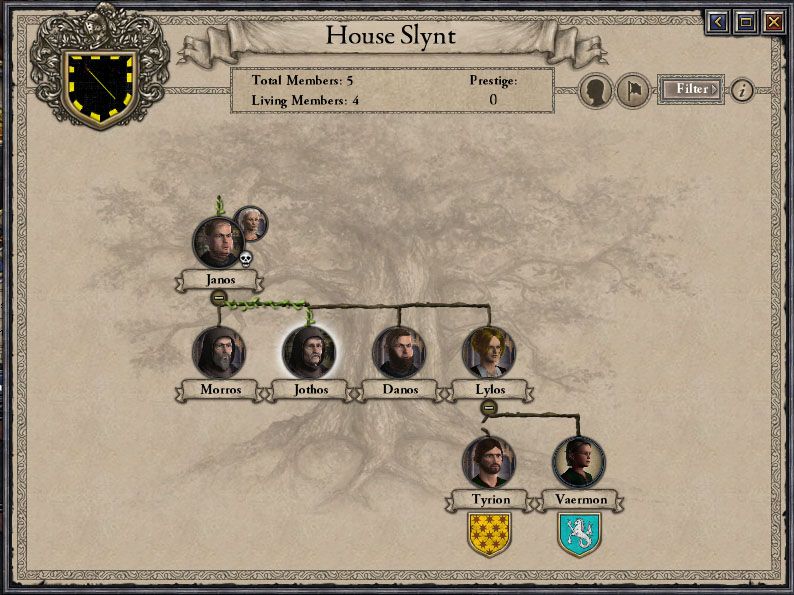The width and height of the screenshot is (794, 595).
Task: Click the teal lion shield under Vaermon
Action: click(x=579, y=534)
